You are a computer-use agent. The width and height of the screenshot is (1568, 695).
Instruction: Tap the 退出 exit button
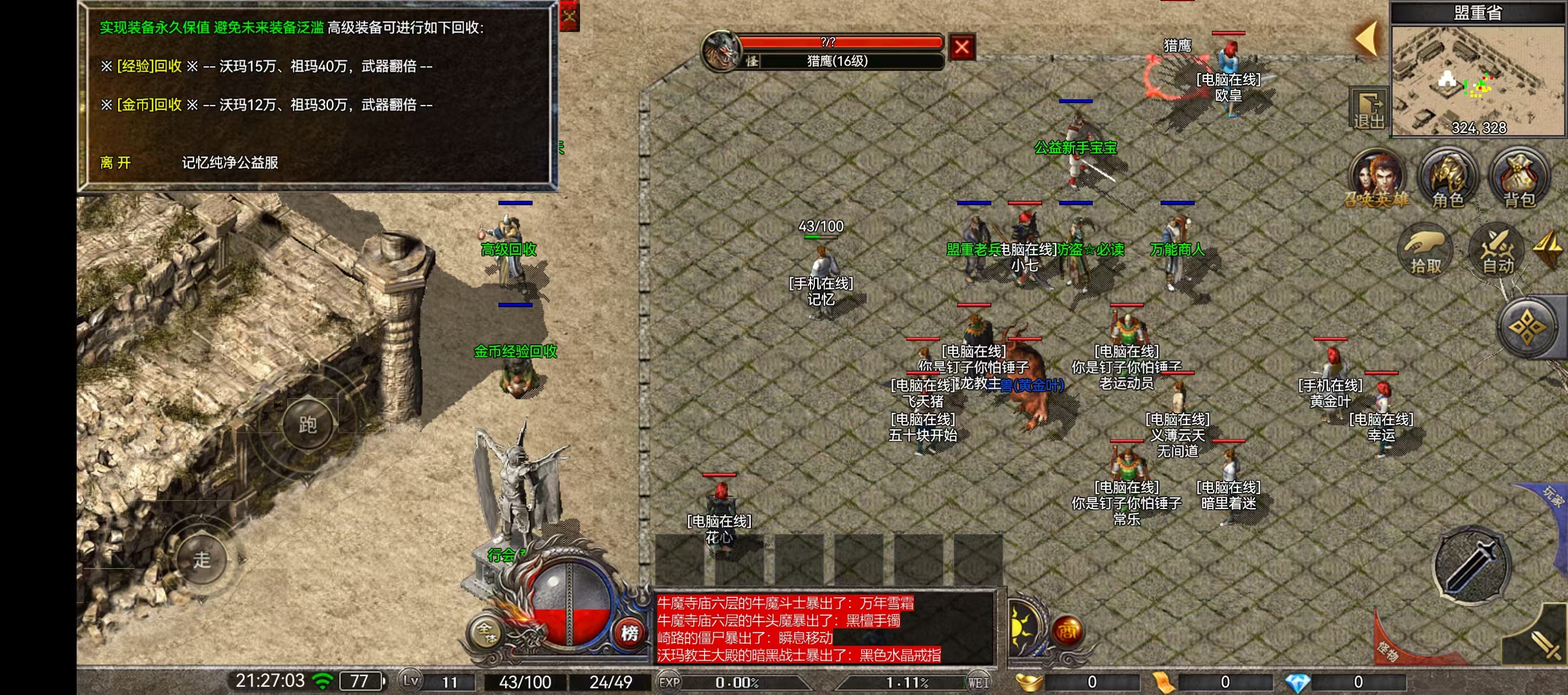[1368, 110]
